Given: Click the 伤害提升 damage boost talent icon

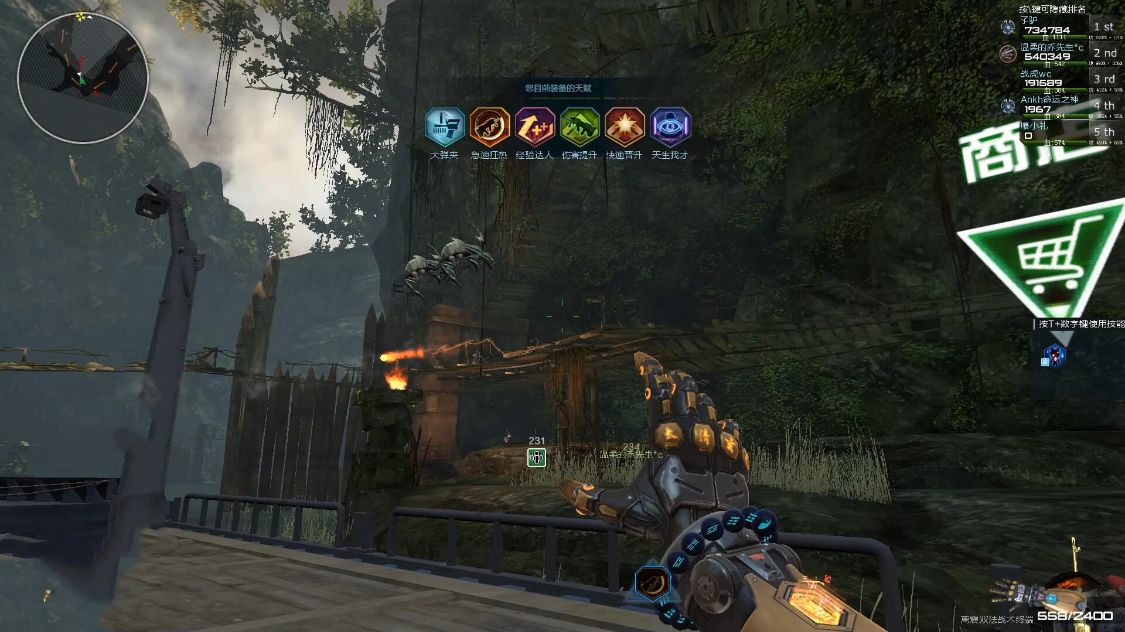Looking at the screenshot, I should coord(580,127).
